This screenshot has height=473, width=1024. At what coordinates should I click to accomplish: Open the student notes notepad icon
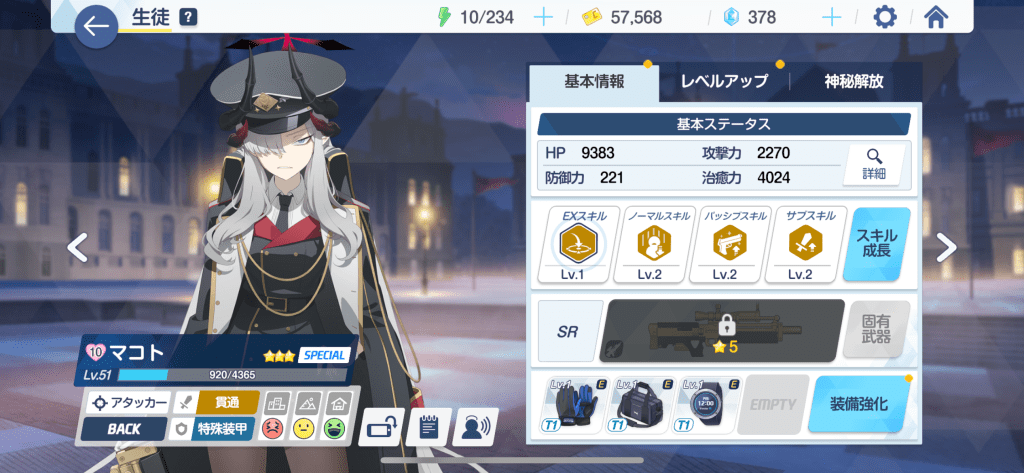pos(428,427)
